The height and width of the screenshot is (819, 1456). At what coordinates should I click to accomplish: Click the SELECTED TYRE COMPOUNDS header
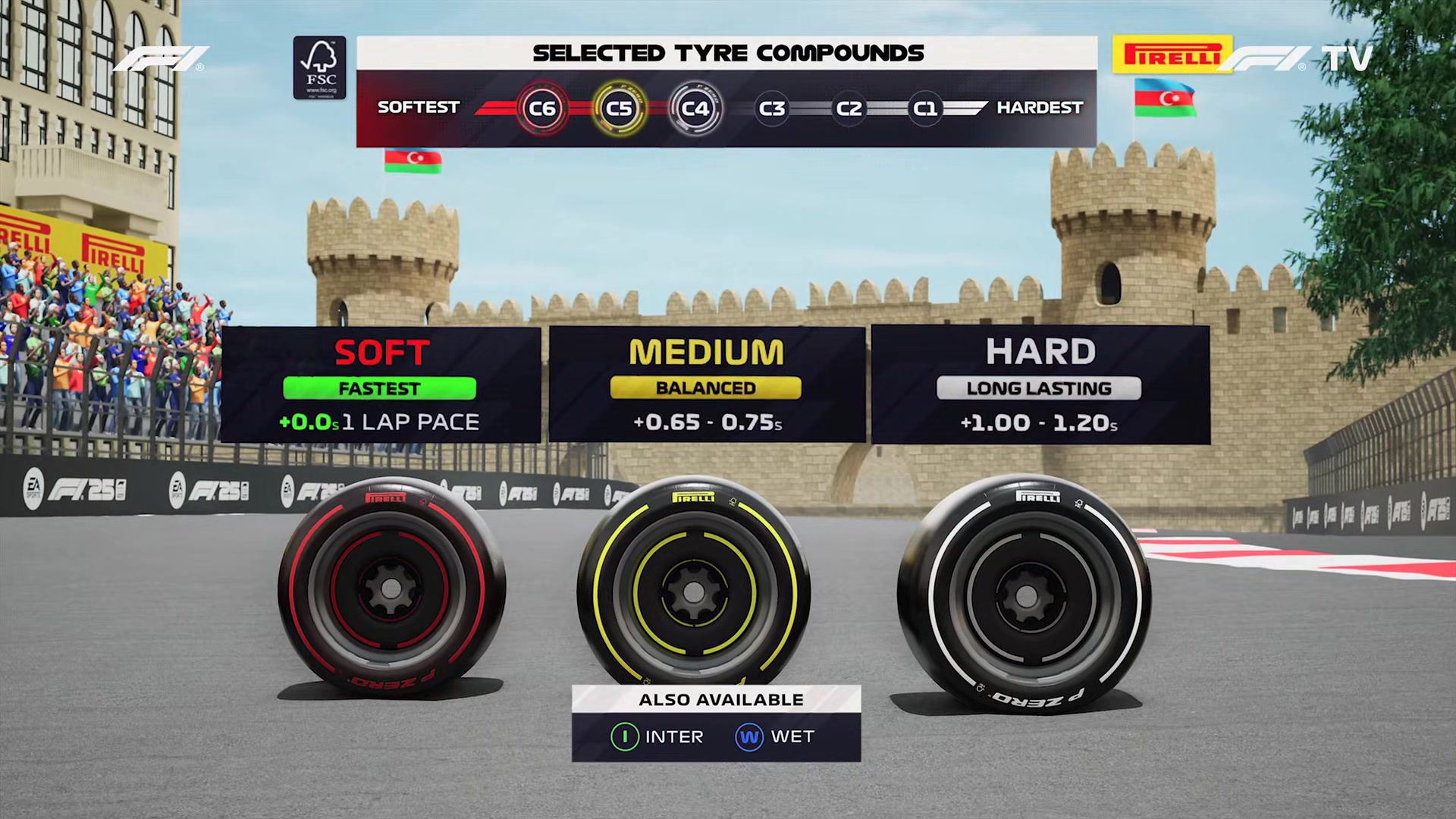727,52
